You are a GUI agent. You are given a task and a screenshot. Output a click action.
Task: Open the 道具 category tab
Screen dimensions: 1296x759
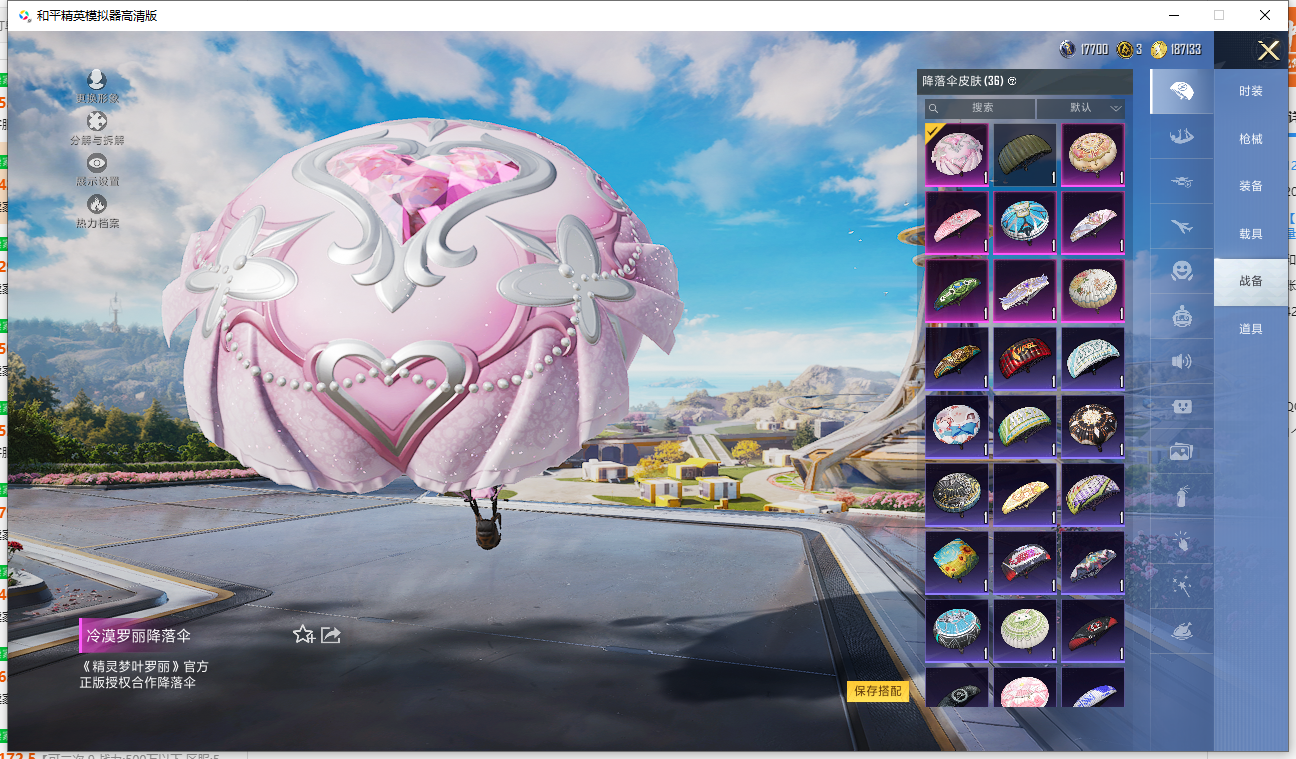[1250, 329]
